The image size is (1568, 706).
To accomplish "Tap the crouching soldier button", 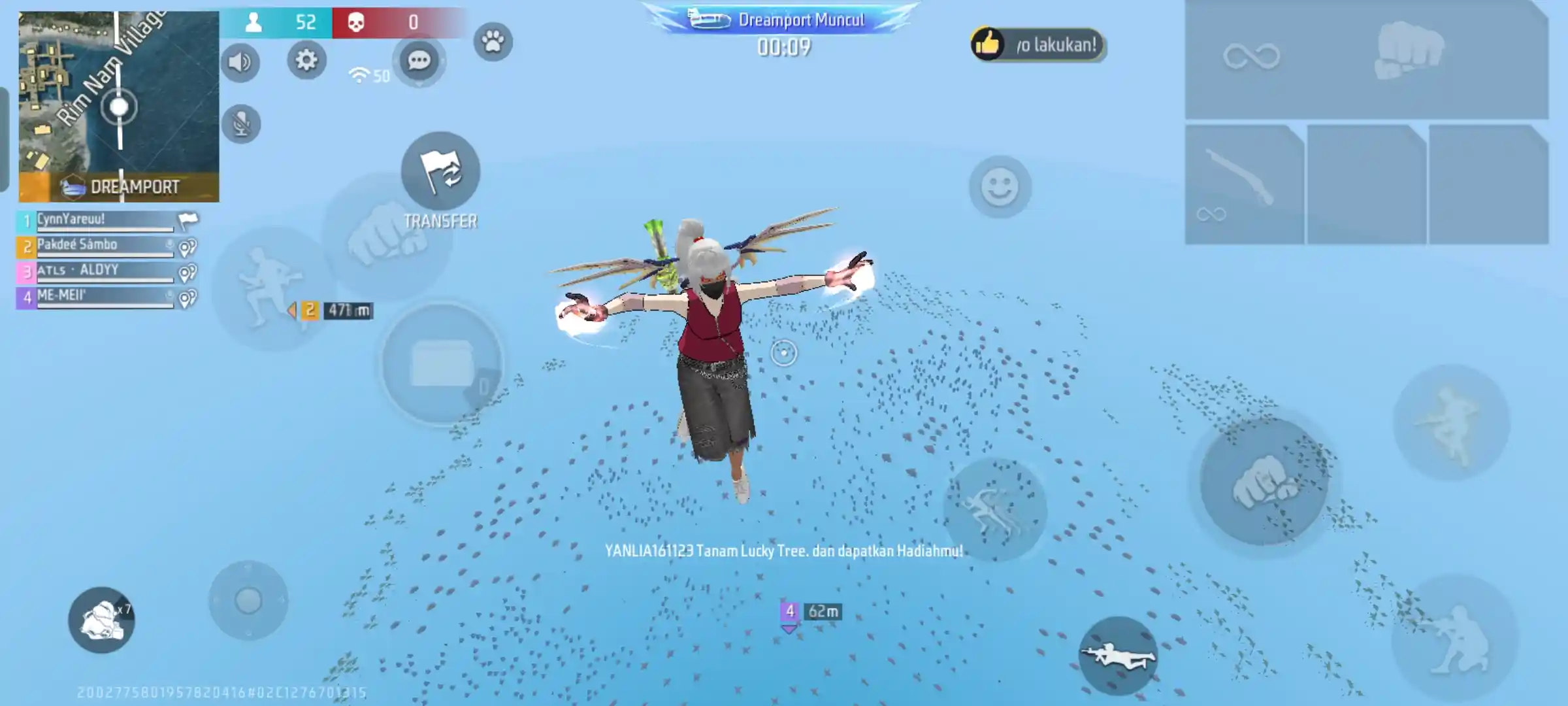I will pyautogui.click(x=1454, y=639).
